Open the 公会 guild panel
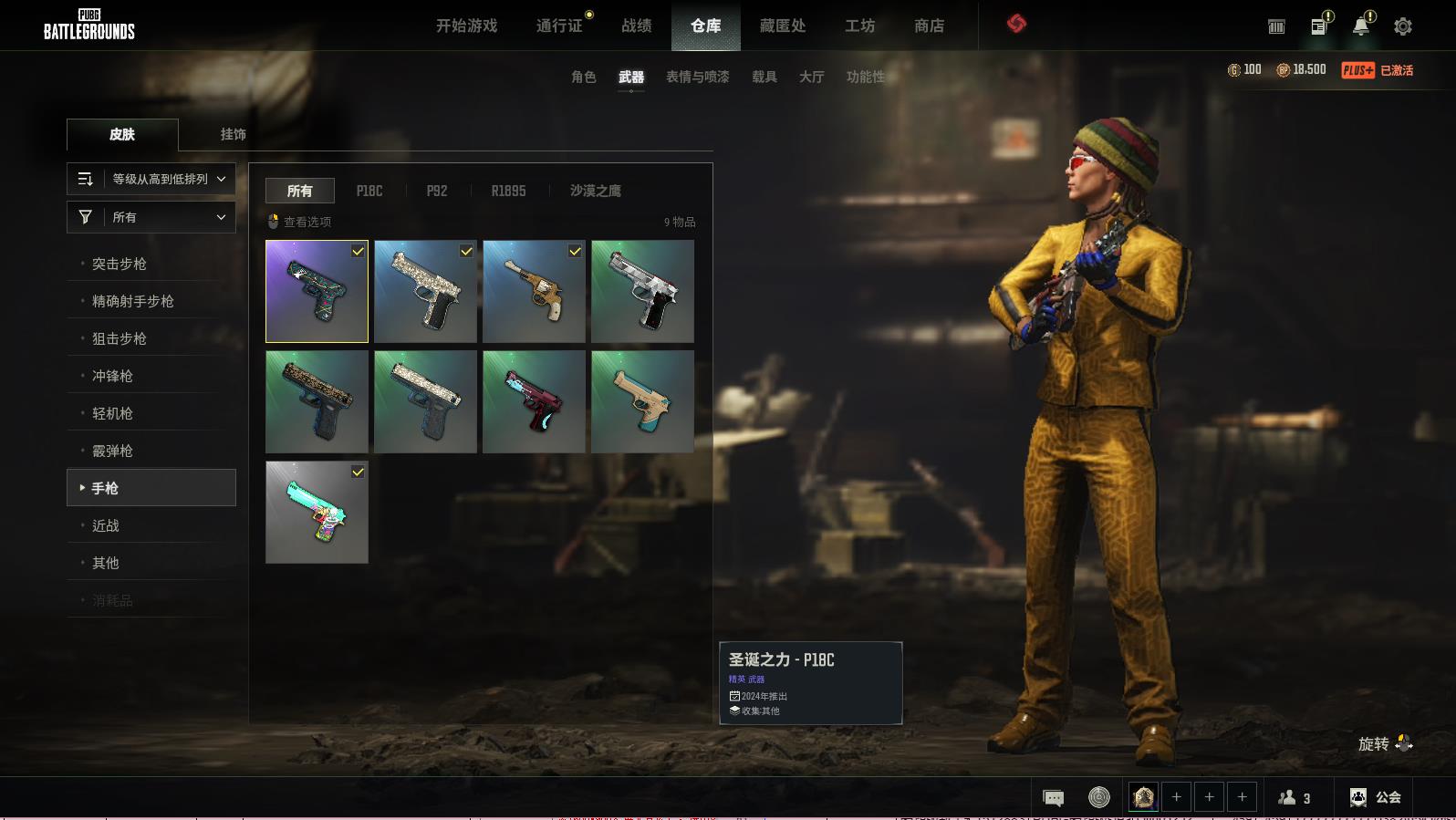 point(1375,797)
